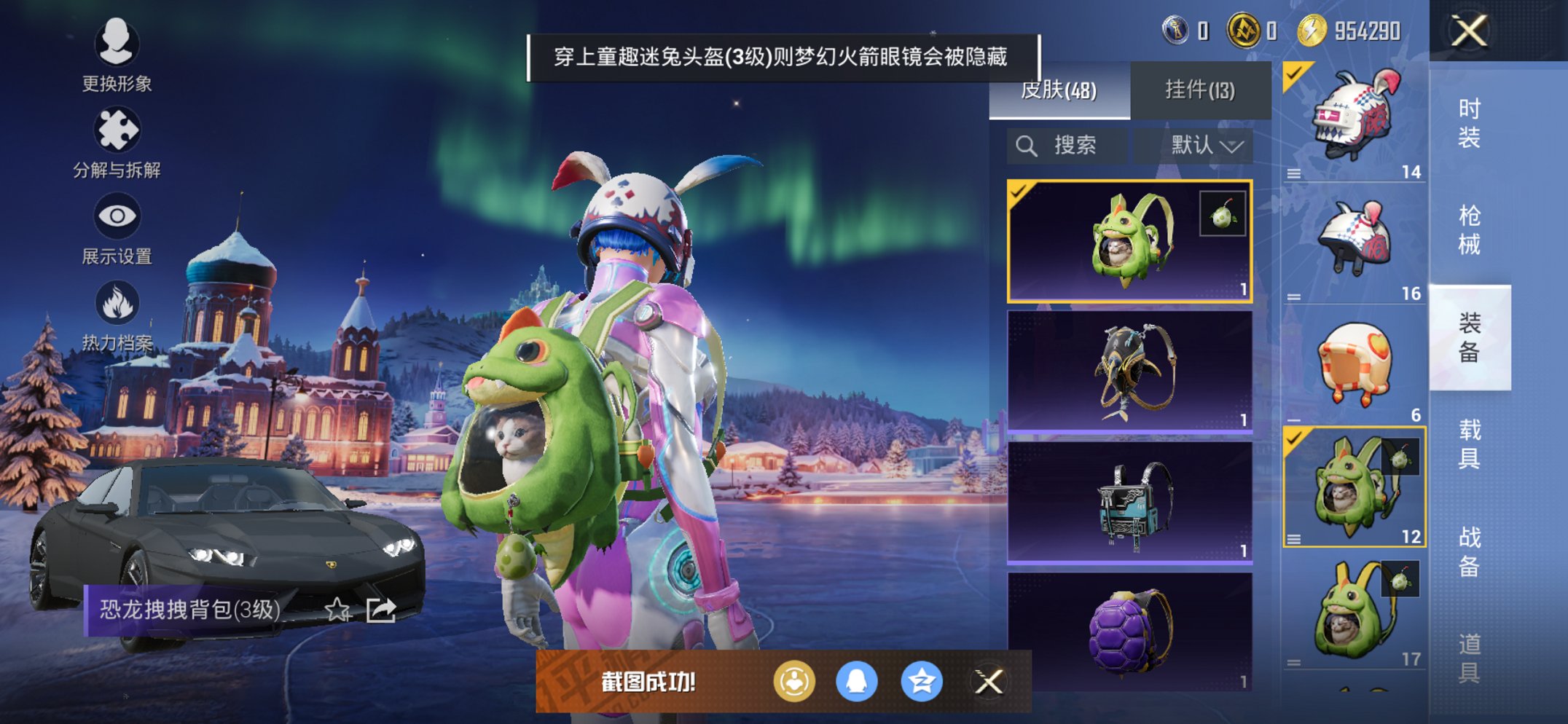Switch to the 挂件(13) tab

[1199, 89]
